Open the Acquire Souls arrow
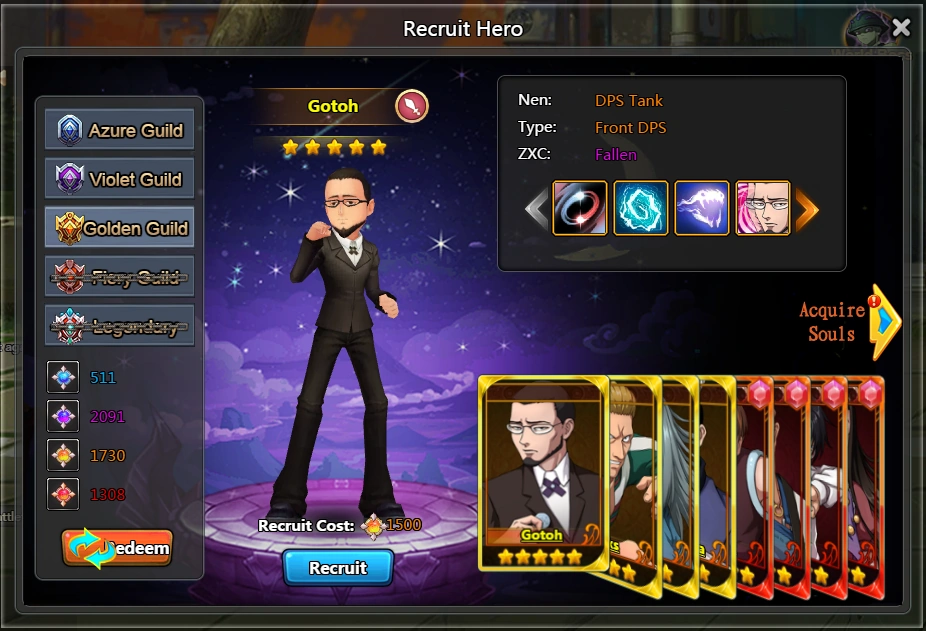The width and height of the screenshot is (926, 631). (884, 322)
